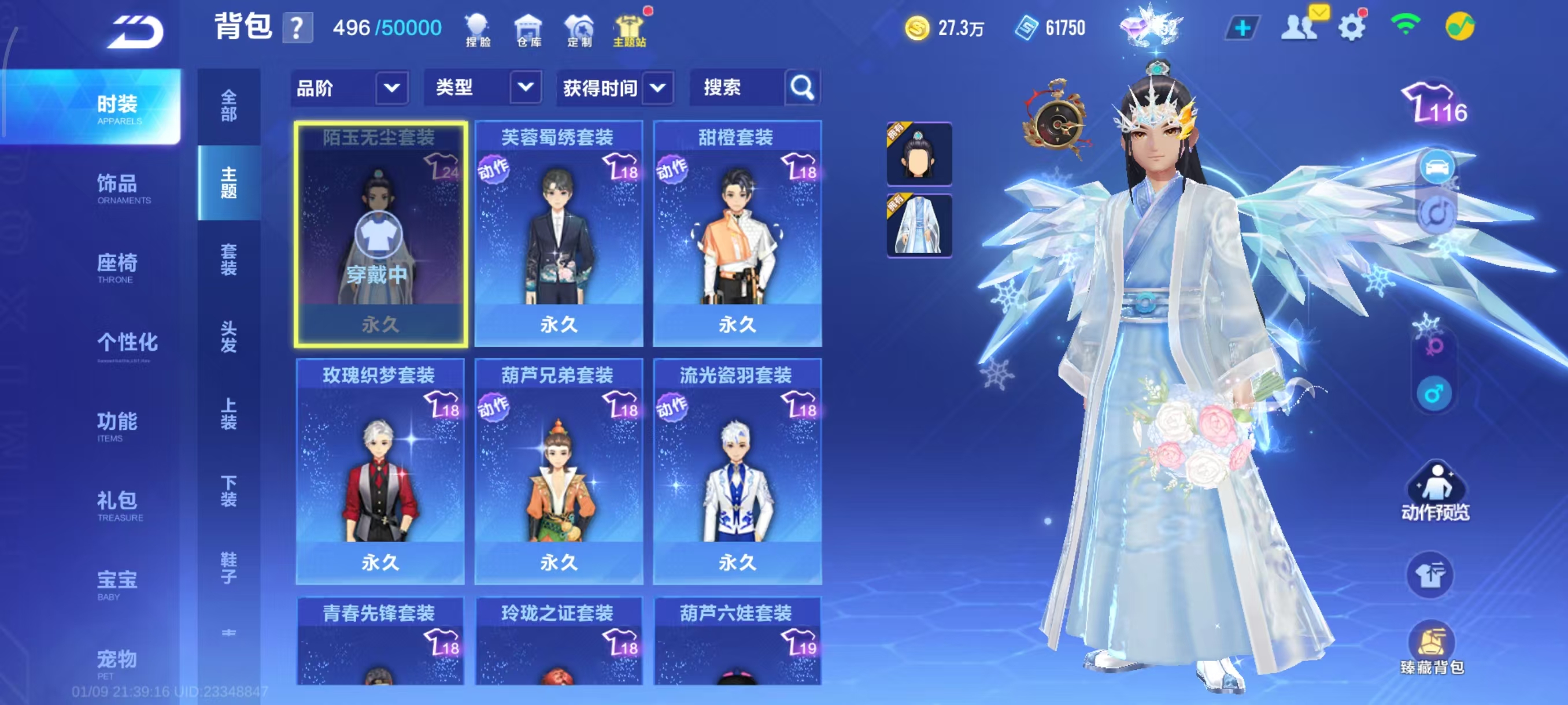
Task: Select the 玫瑰织梦套装 outfit card
Action: pos(380,472)
